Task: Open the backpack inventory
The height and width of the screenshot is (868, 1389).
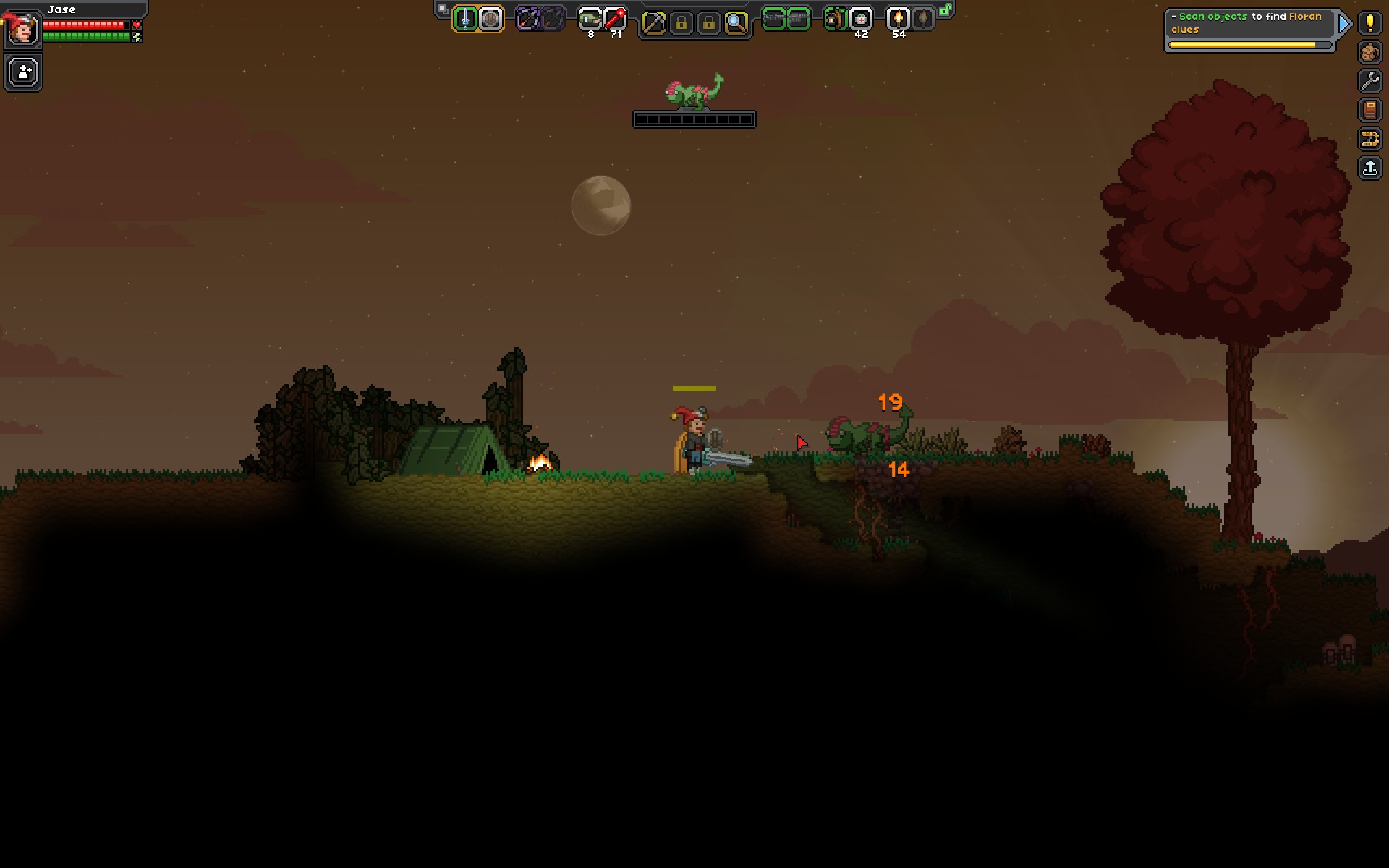Action: click(1369, 52)
